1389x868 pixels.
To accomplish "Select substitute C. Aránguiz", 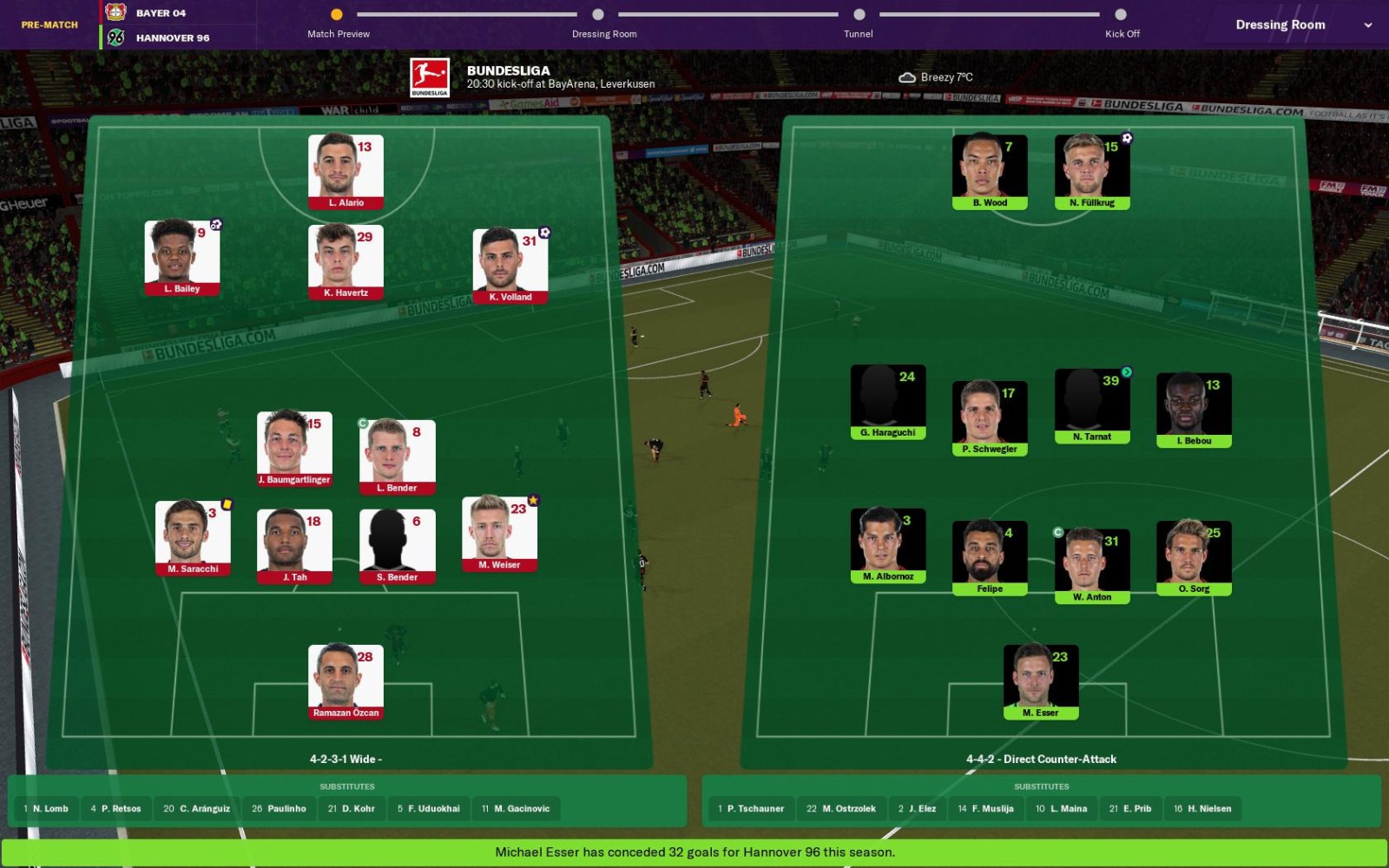I will tap(196, 809).
